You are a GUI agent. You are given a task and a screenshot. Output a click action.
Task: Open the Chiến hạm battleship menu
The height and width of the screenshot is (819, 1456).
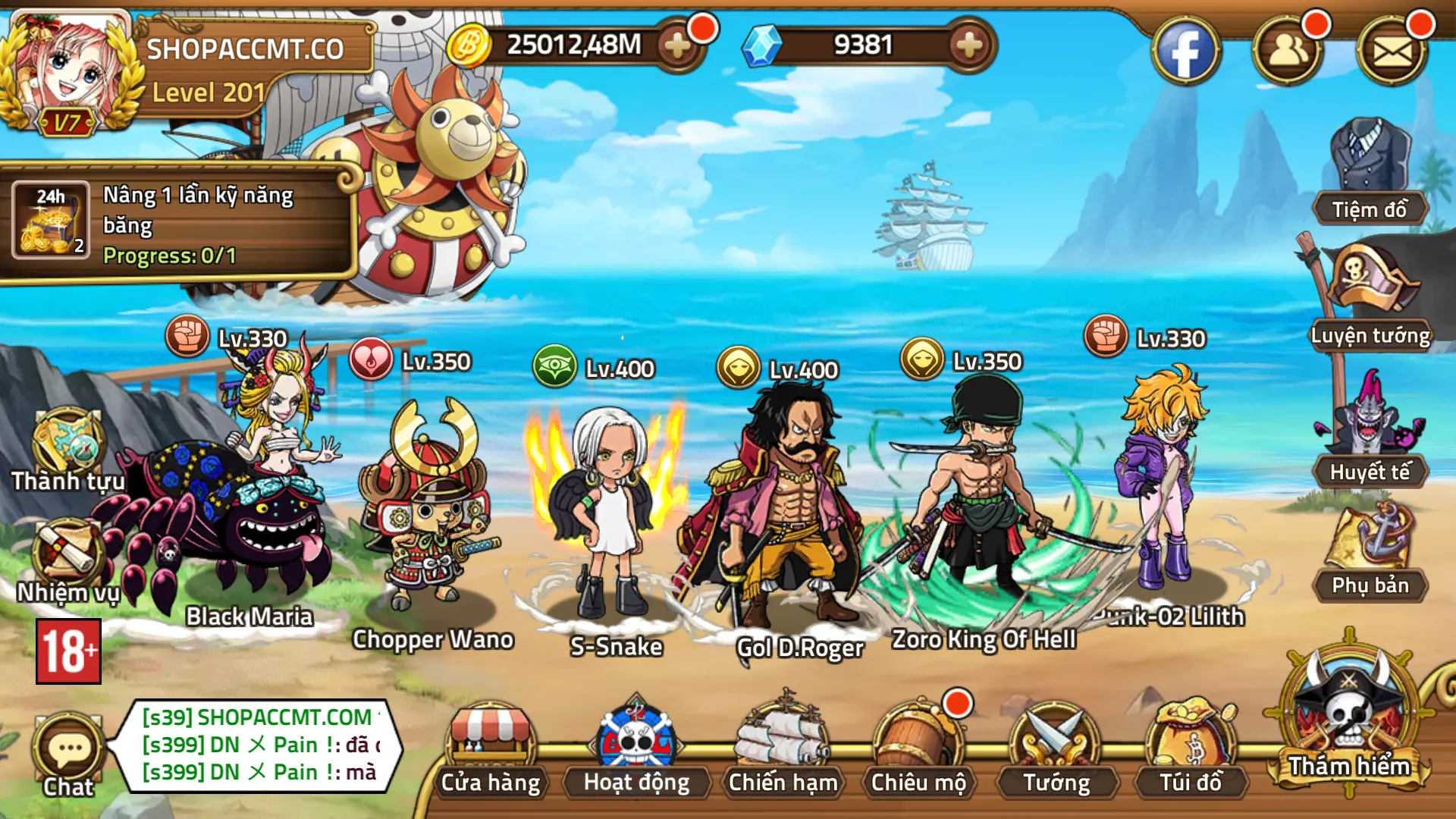coord(783,751)
